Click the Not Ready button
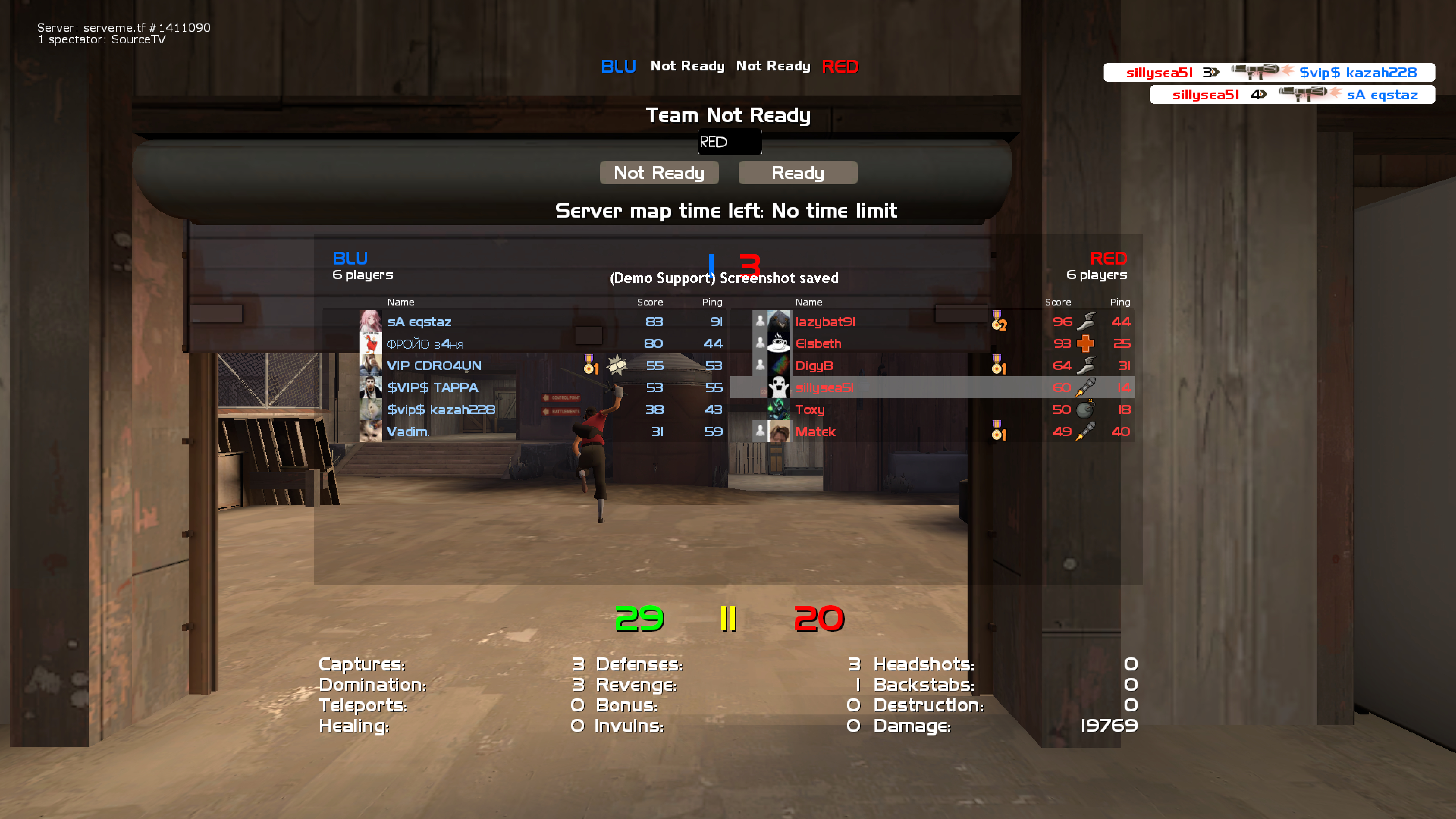The width and height of the screenshot is (1456, 819). pos(659,172)
